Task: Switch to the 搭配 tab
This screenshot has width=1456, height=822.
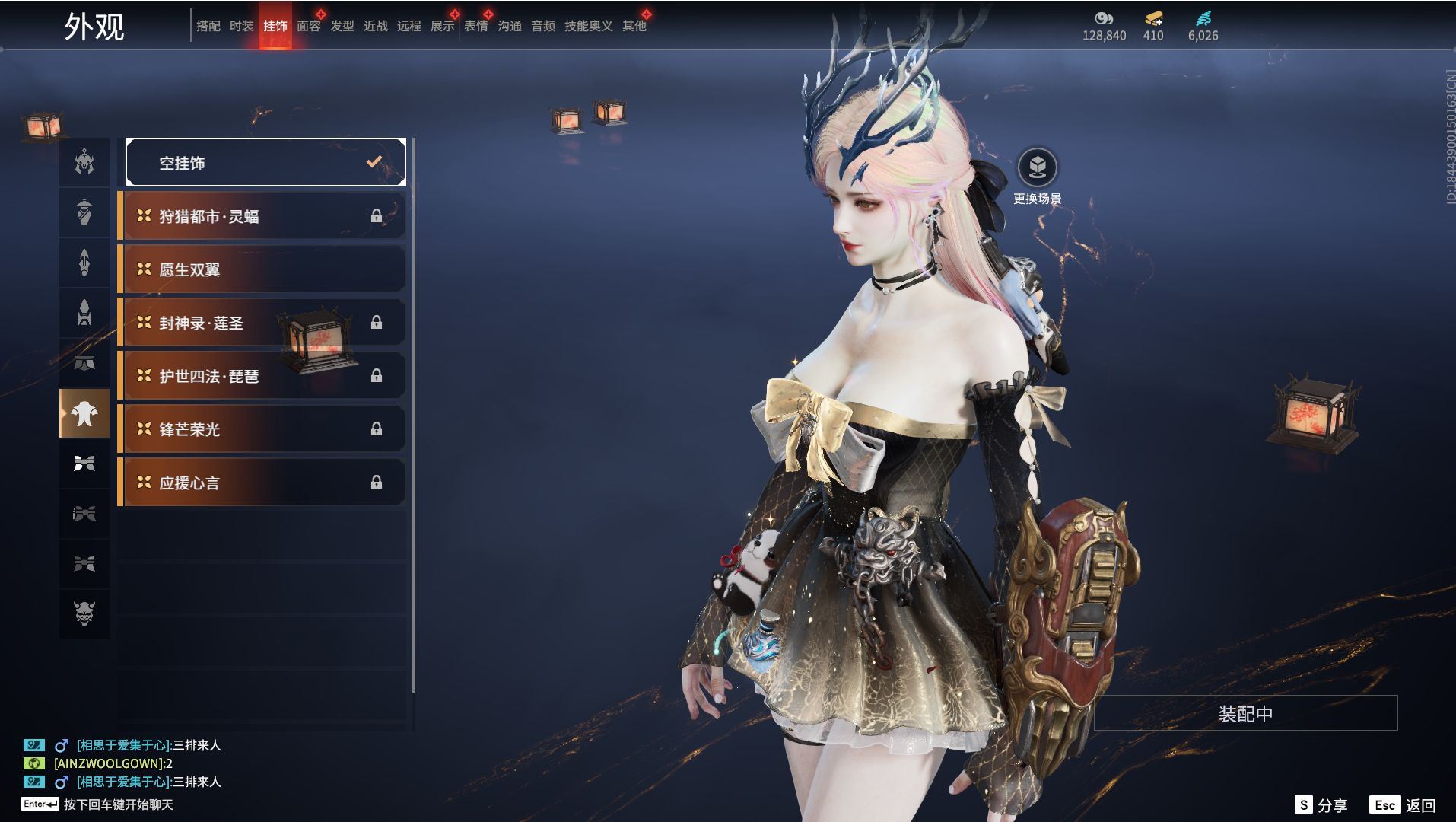Action: [x=208, y=26]
